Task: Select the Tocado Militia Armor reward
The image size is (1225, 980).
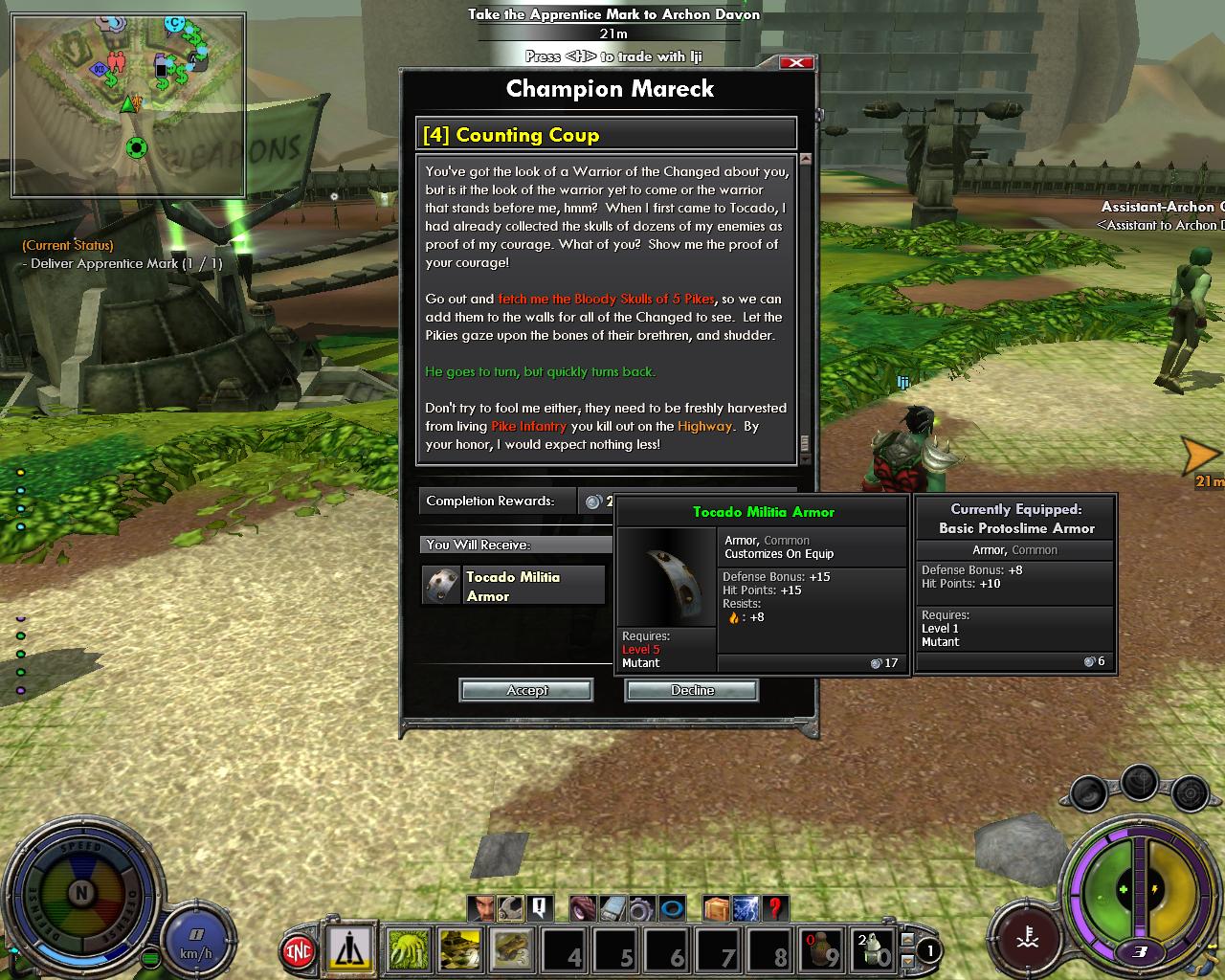Action: click(514, 586)
